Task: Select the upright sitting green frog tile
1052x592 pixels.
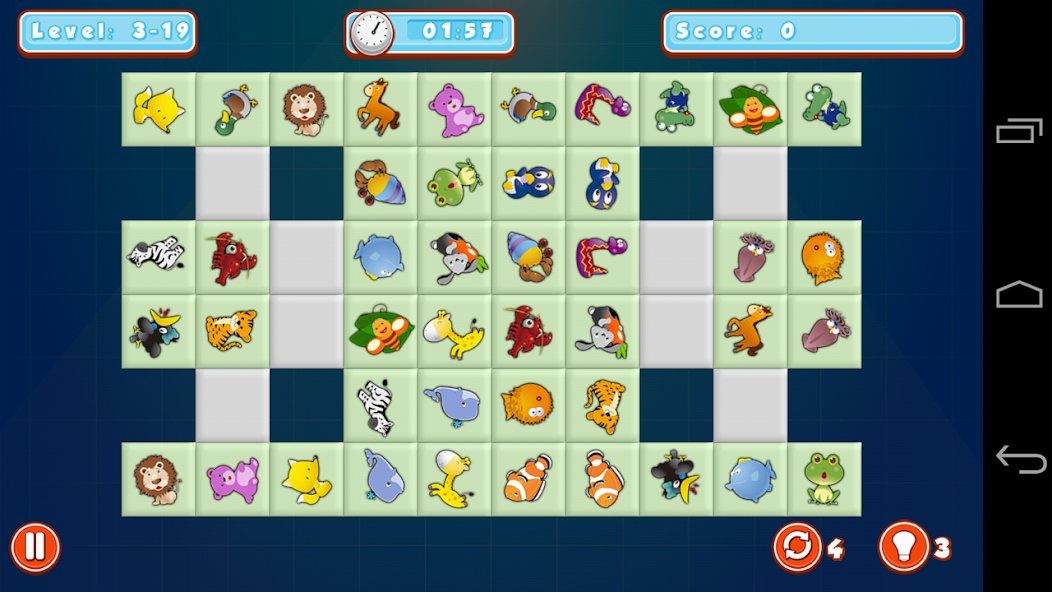Action: point(824,480)
